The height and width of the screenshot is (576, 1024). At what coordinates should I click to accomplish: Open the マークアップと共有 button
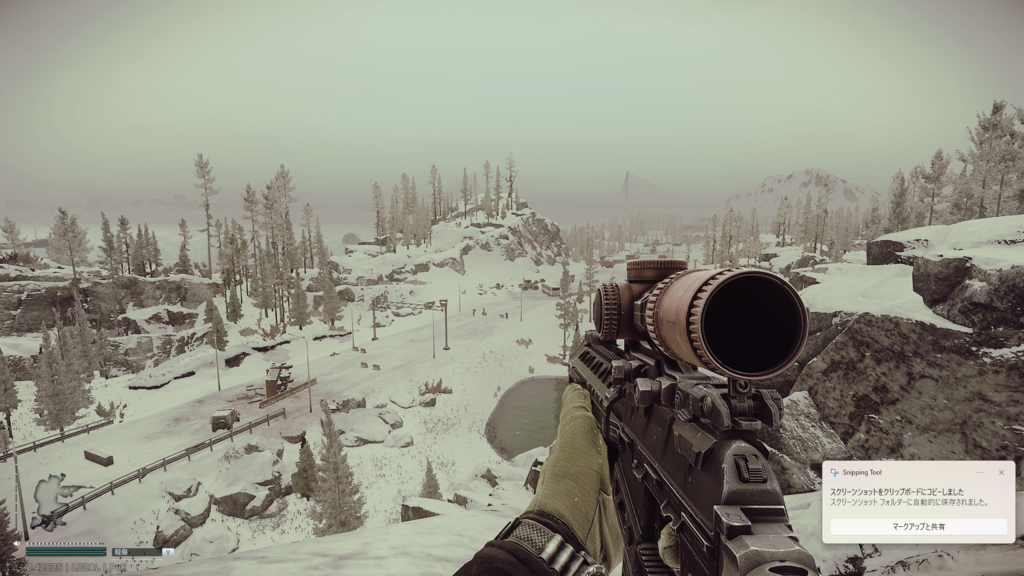(x=918, y=526)
